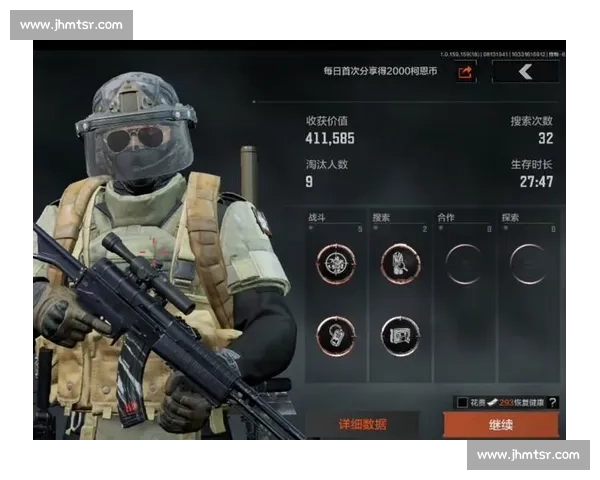
Task: Open the 详细数据 detailed stats
Action: 361,424
